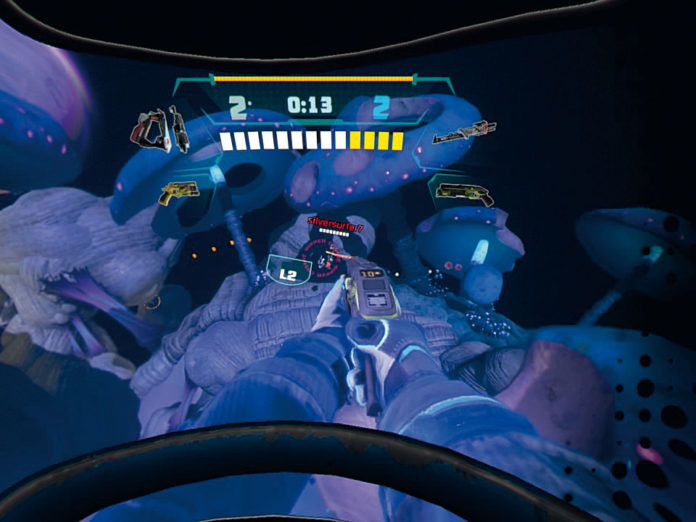Viewport: 696px width, 522px height.
Task: Equip the long rifle weapon icon
Action: pyautogui.click(x=465, y=131)
